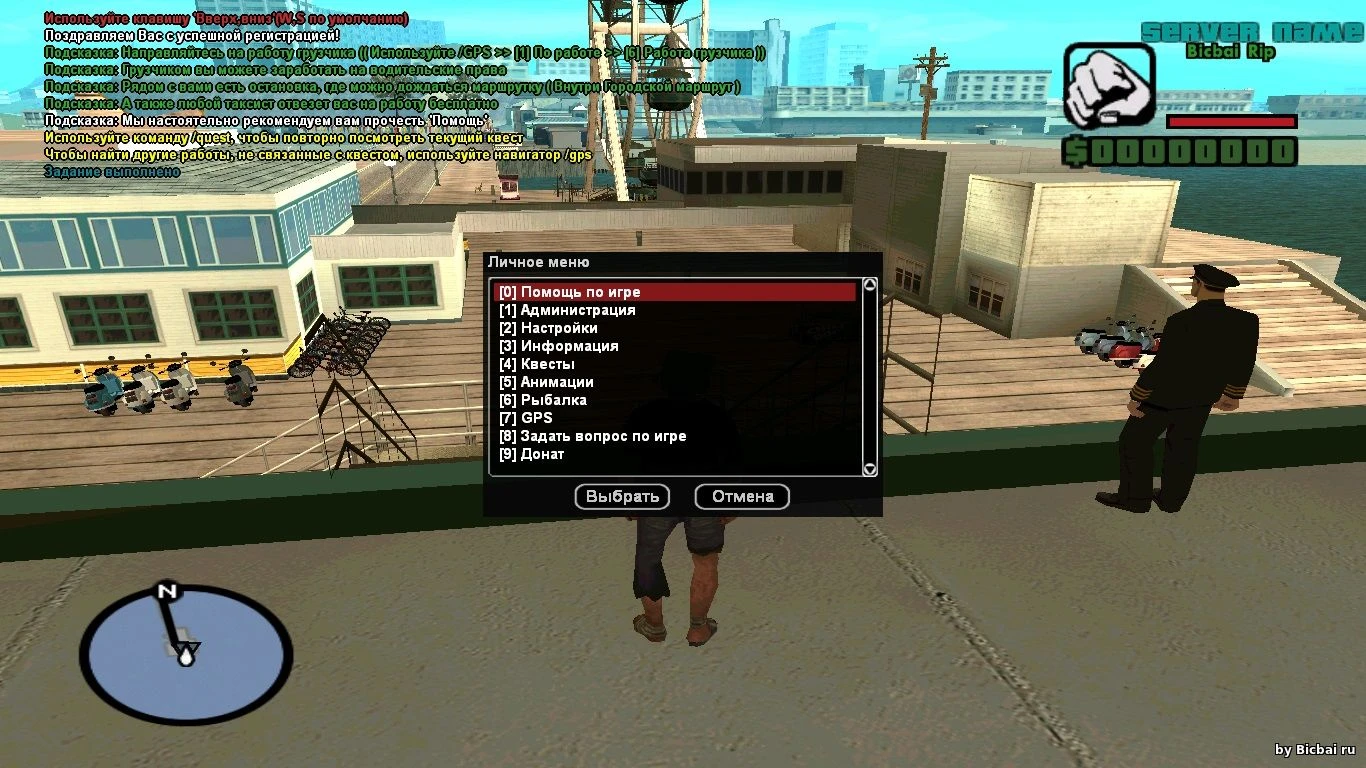Choose 'Настройки' in the personal menu
The height and width of the screenshot is (768, 1366).
pyautogui.click(x=559, y=328)
